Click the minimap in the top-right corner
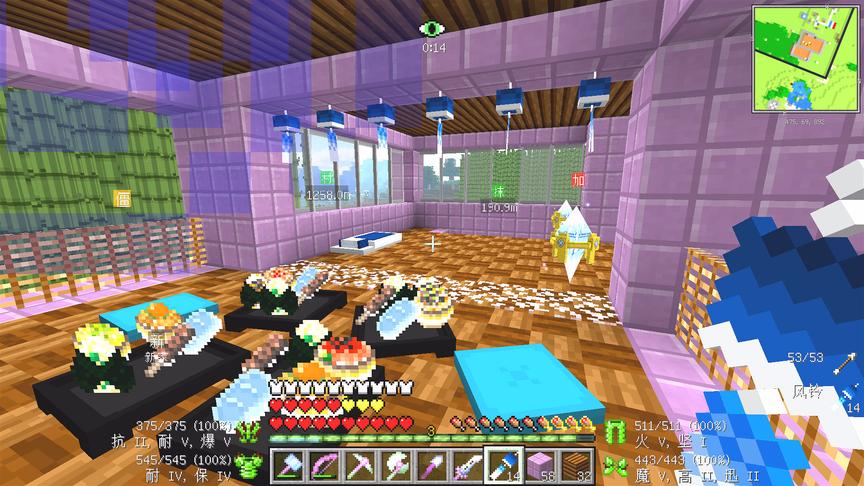864x486 pixels. click(x=806, y=59)
